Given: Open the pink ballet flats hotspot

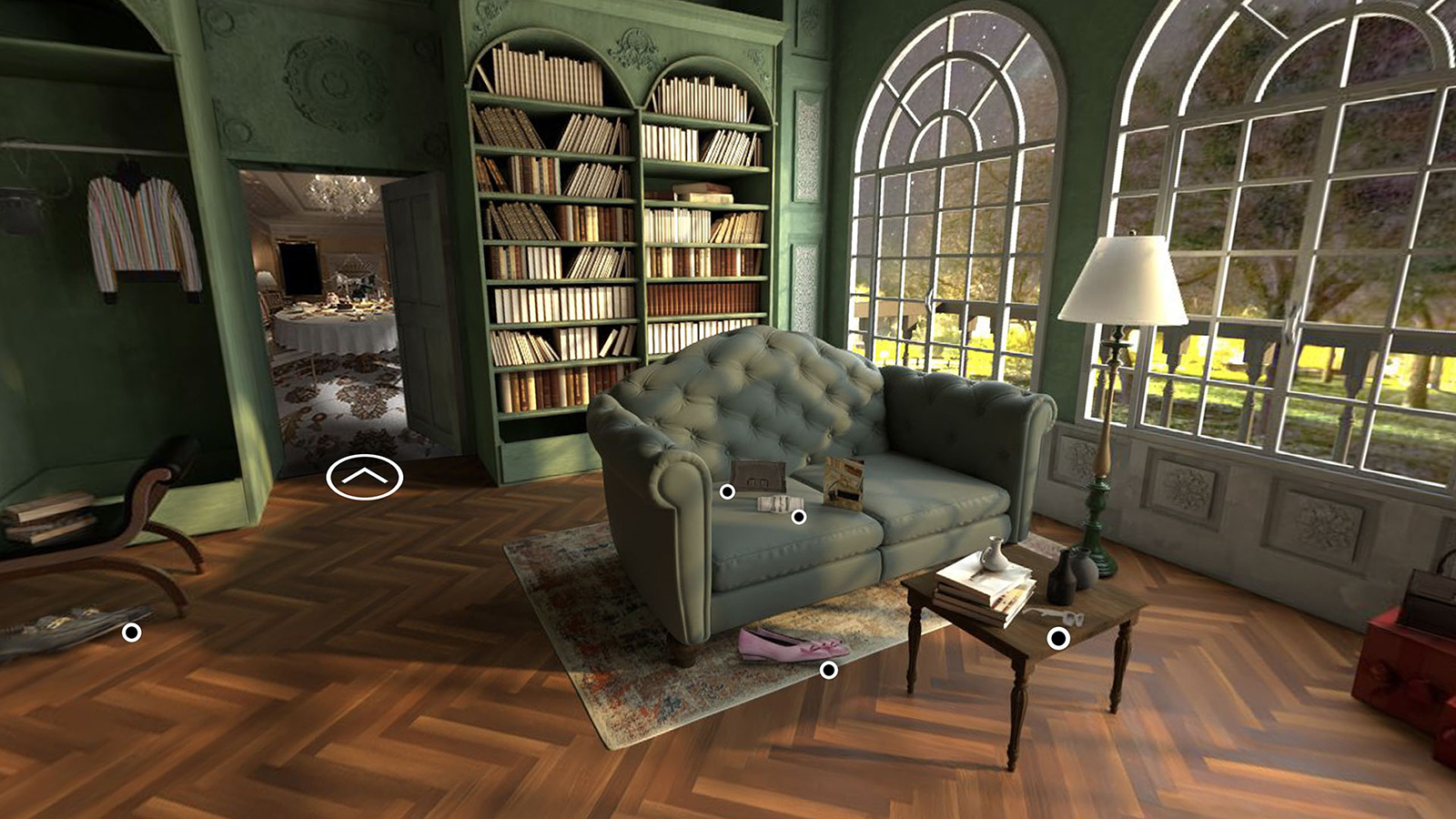Looking at the screenshot, I should (x=828, y=670).
